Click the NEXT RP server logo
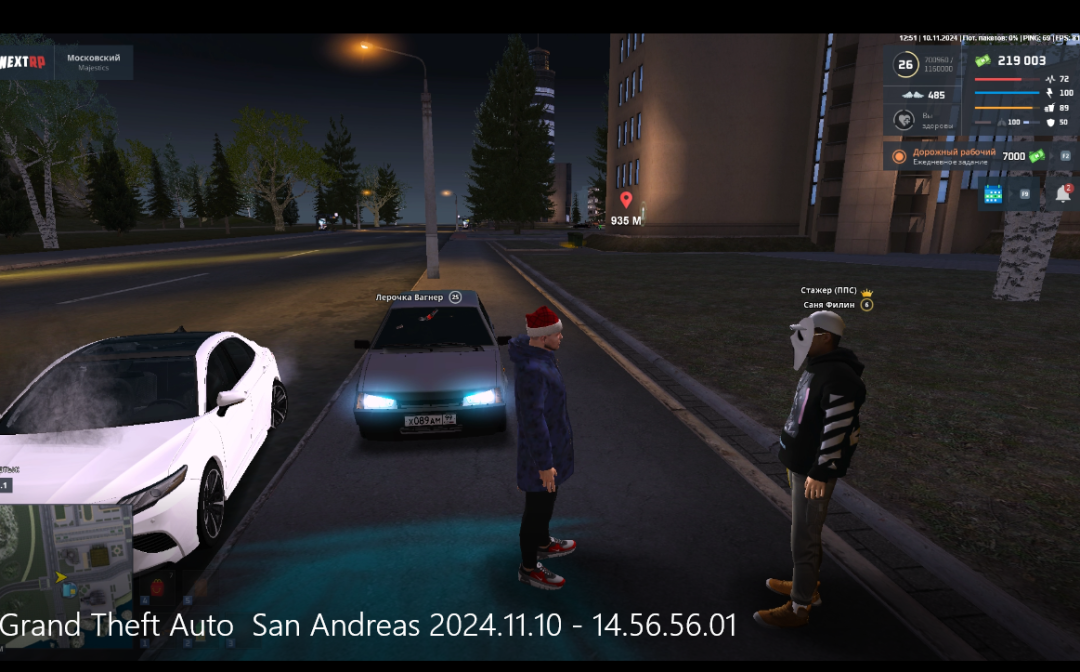The height and width of the screenshot is (672, 1080). point(23,62)
